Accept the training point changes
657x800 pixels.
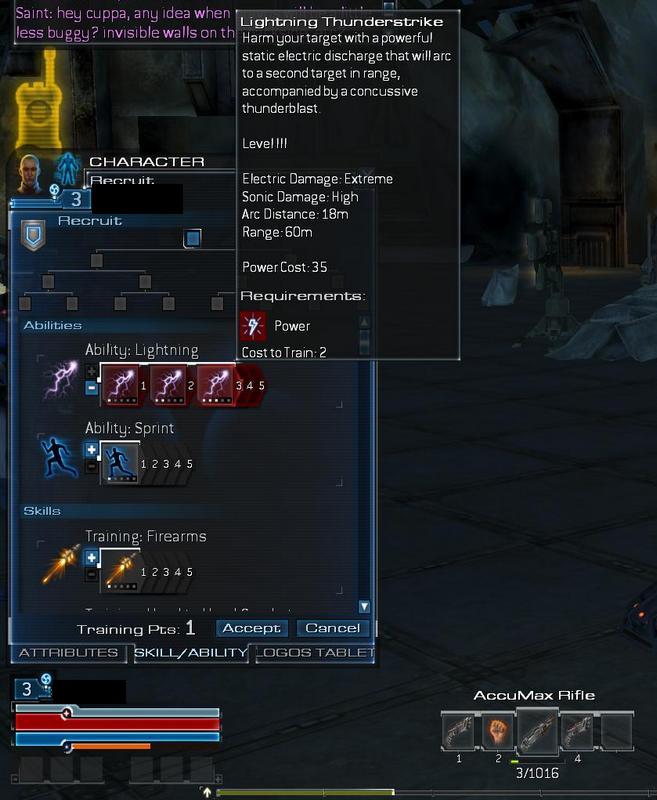253,628
